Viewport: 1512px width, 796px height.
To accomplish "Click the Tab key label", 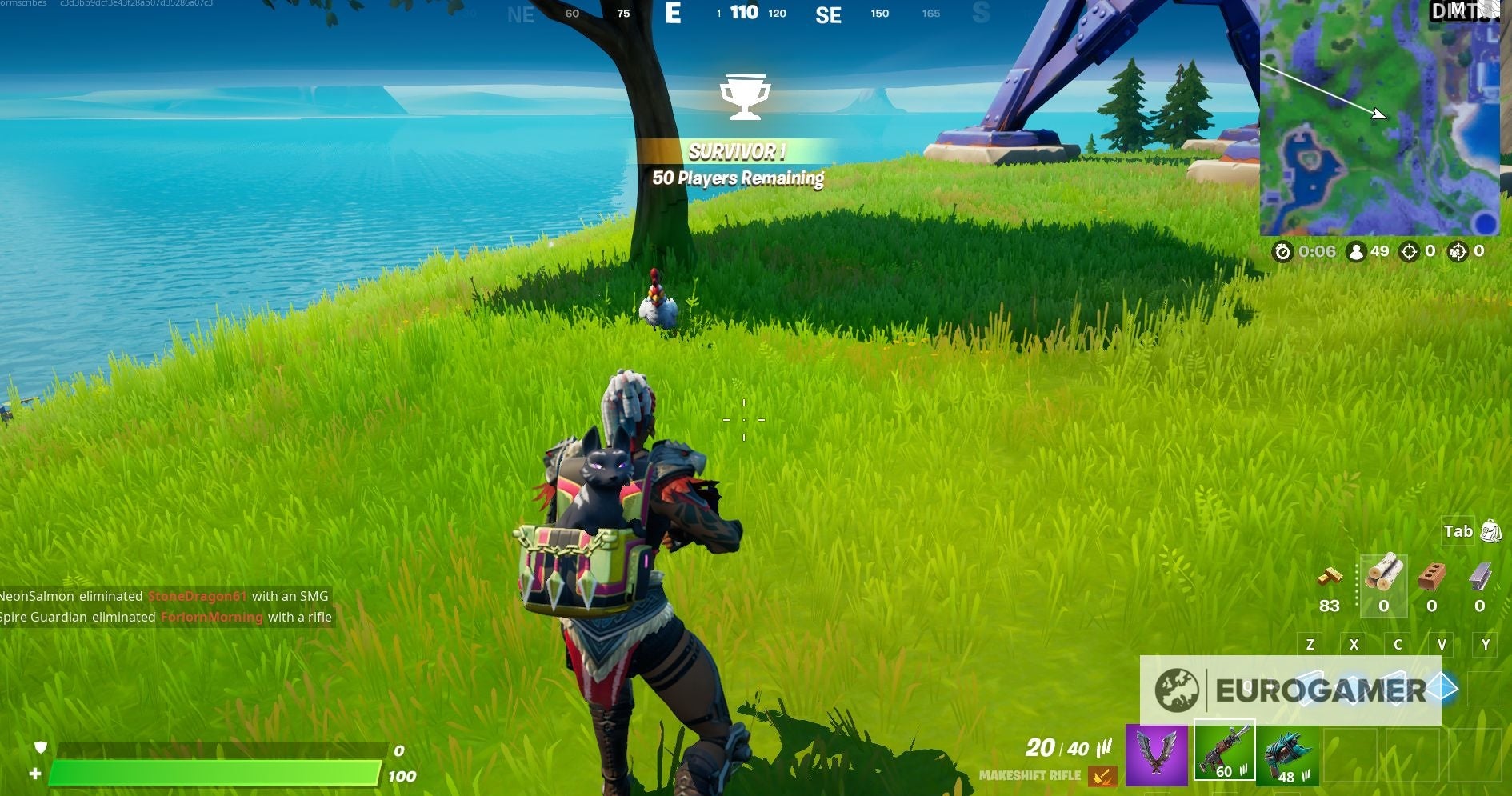I will (x=1458, y=531).
